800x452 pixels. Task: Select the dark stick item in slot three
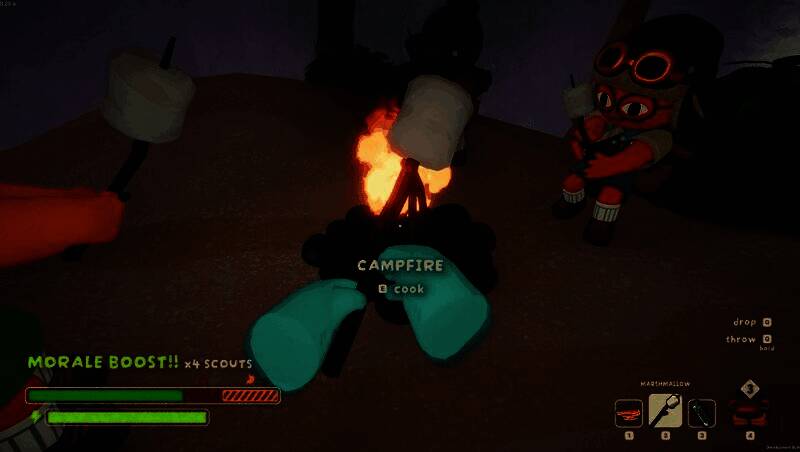point(702,412)
